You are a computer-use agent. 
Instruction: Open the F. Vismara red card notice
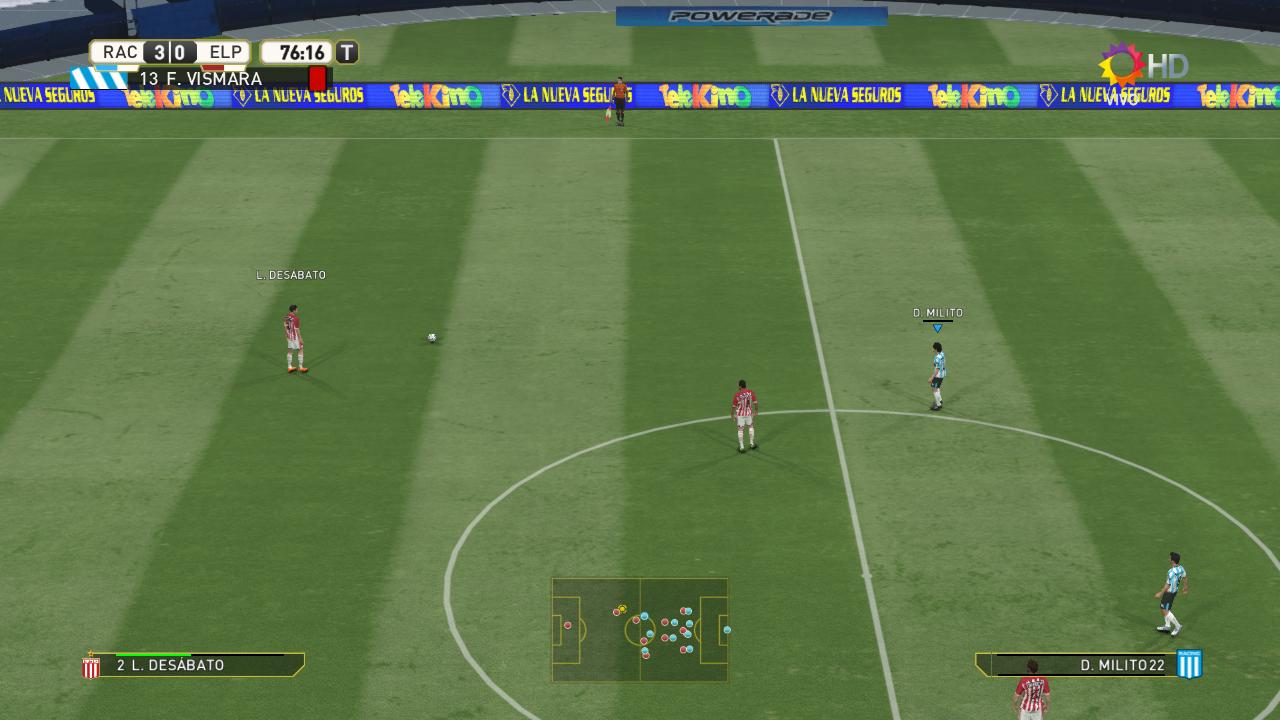[x=230, y=78]
